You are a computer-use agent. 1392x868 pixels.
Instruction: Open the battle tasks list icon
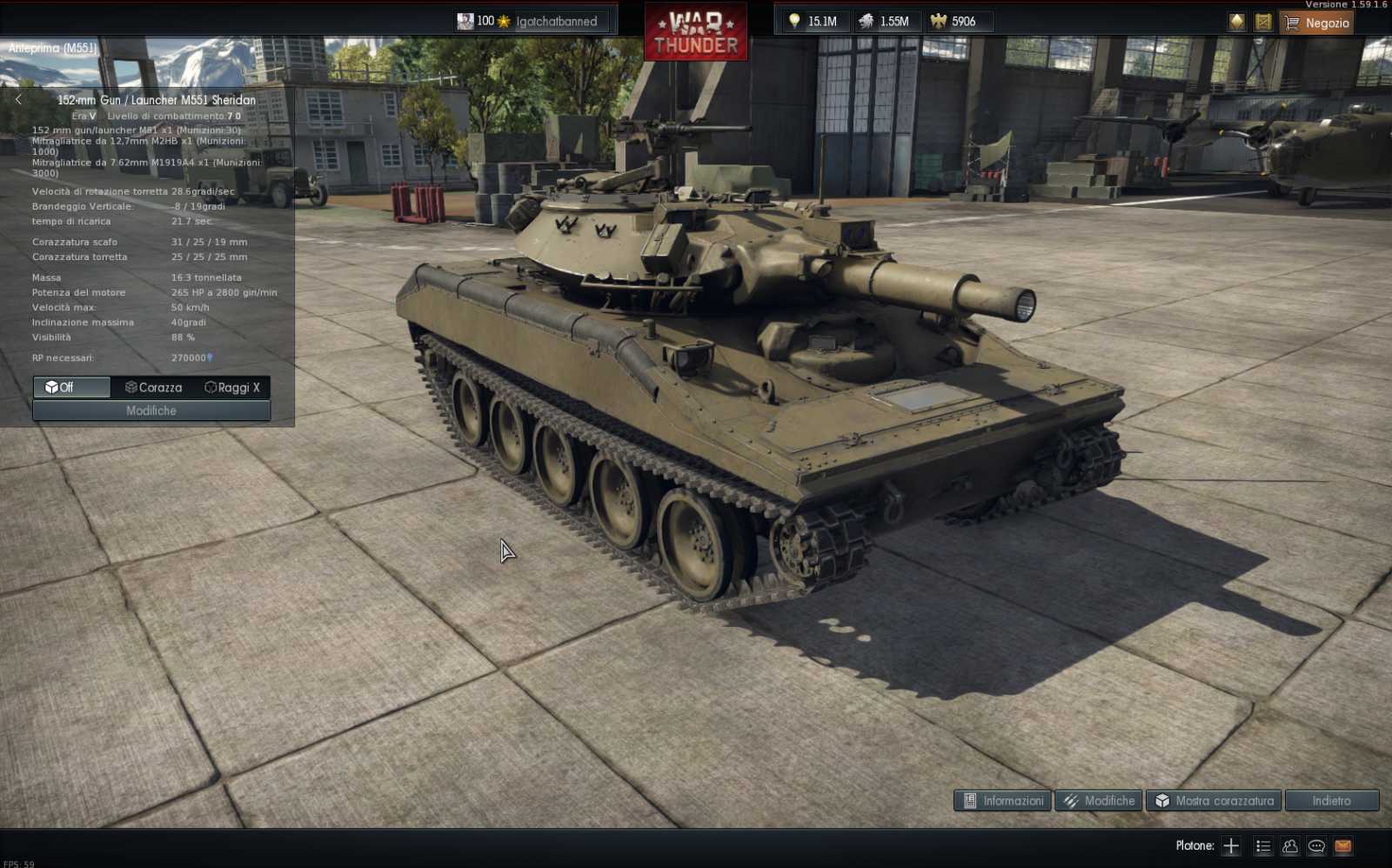[x=1262, y=845]
